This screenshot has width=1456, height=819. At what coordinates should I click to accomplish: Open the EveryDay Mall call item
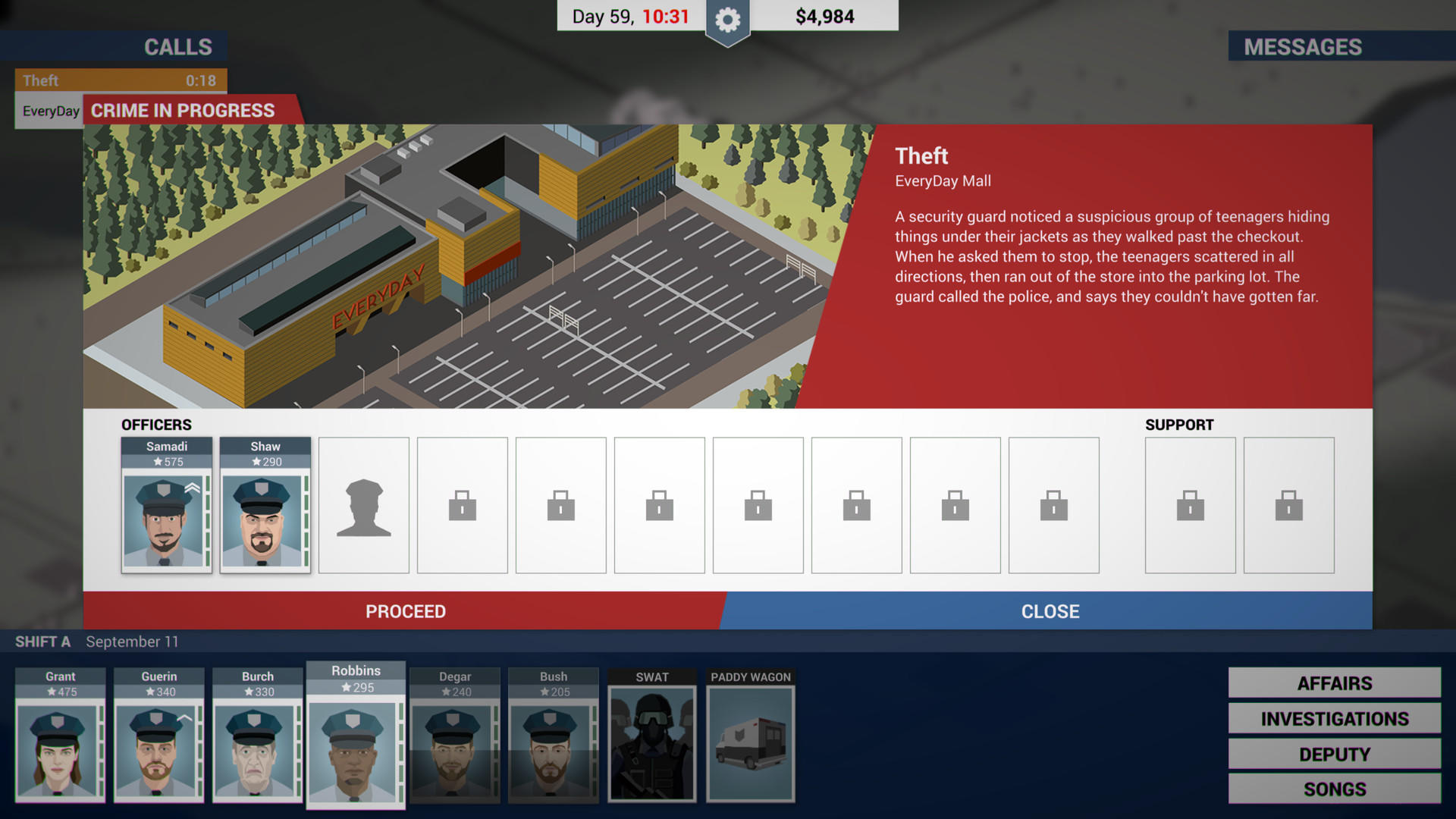pos(49,110)
